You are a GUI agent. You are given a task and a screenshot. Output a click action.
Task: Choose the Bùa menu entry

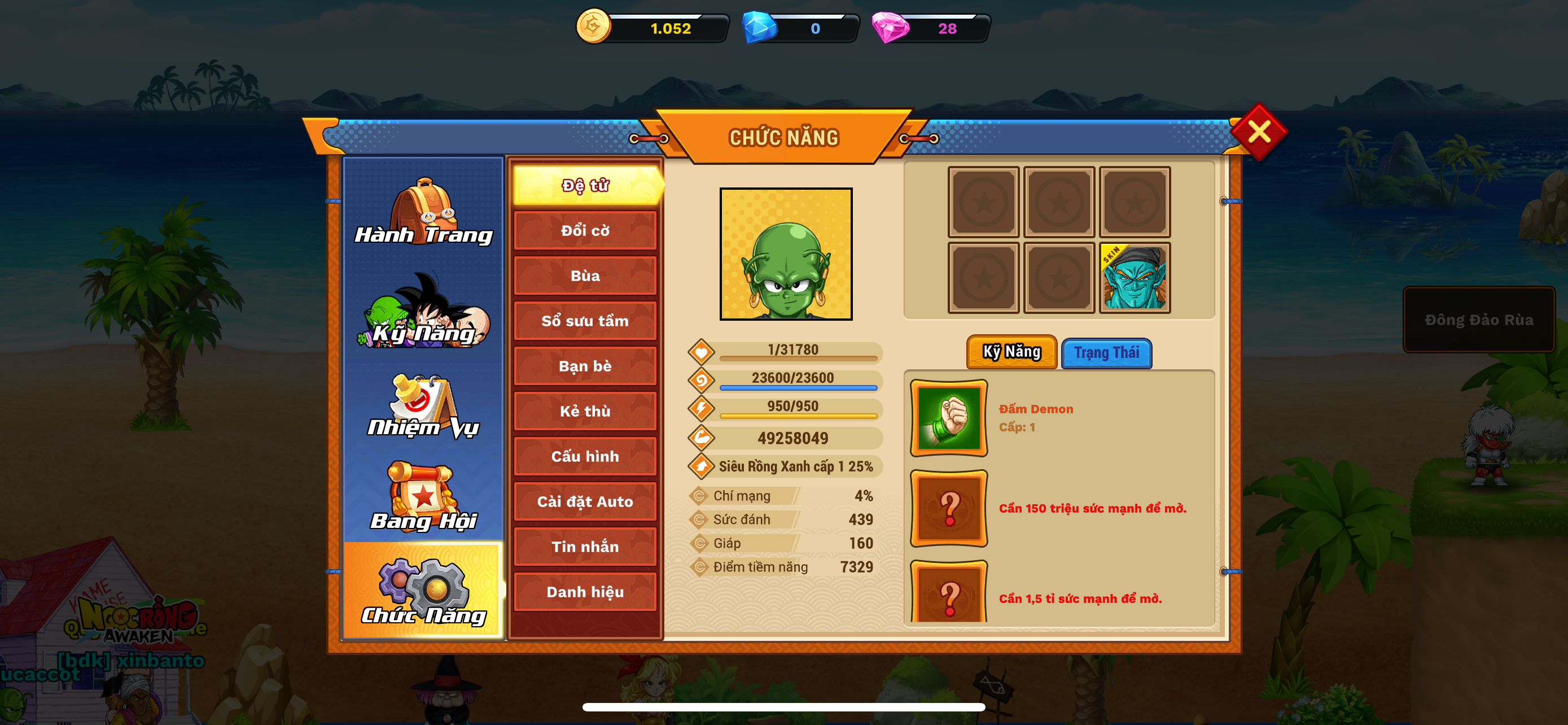(585, 276)
